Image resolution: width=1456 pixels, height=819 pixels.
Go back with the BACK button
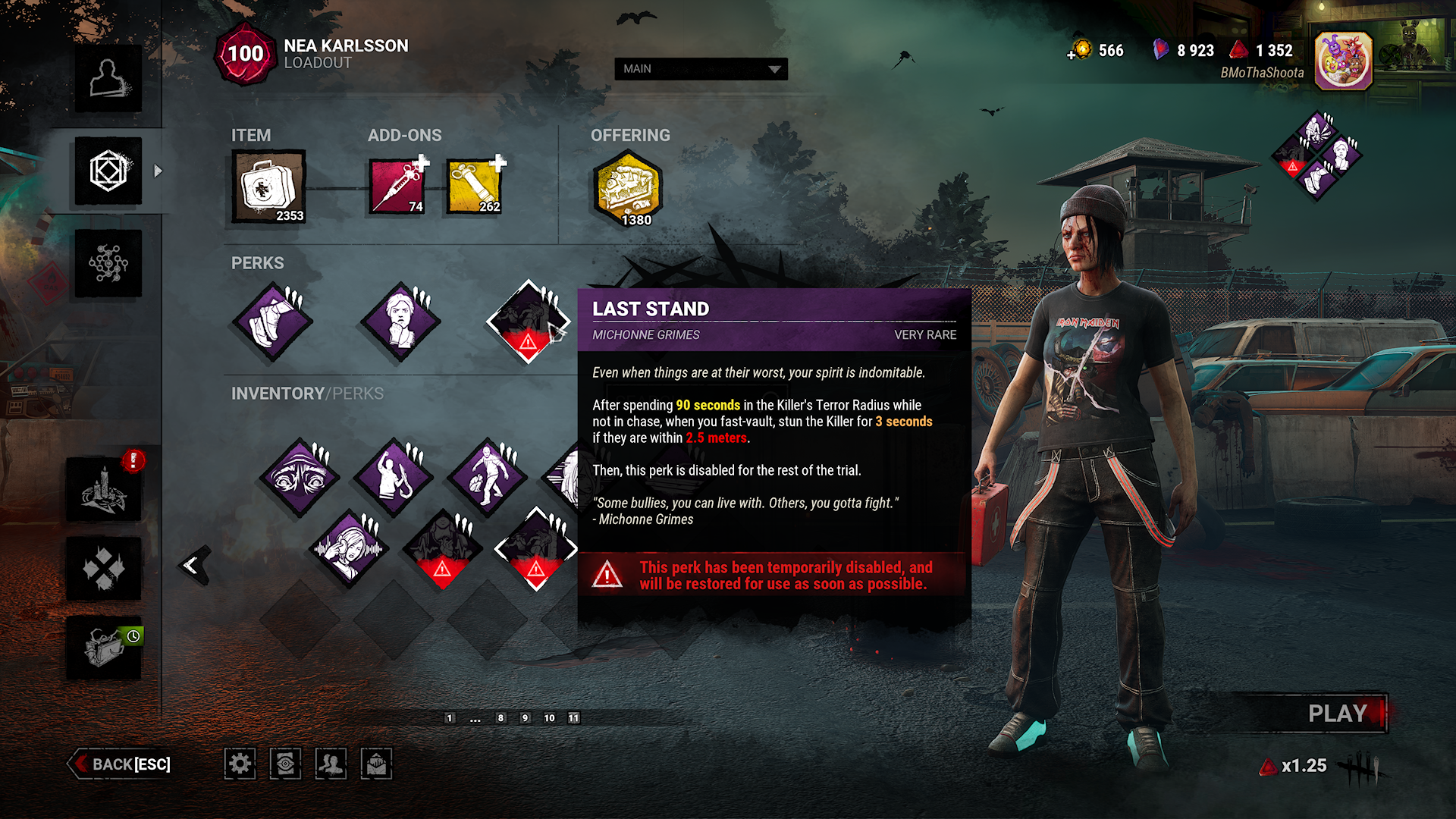point(121,764)
